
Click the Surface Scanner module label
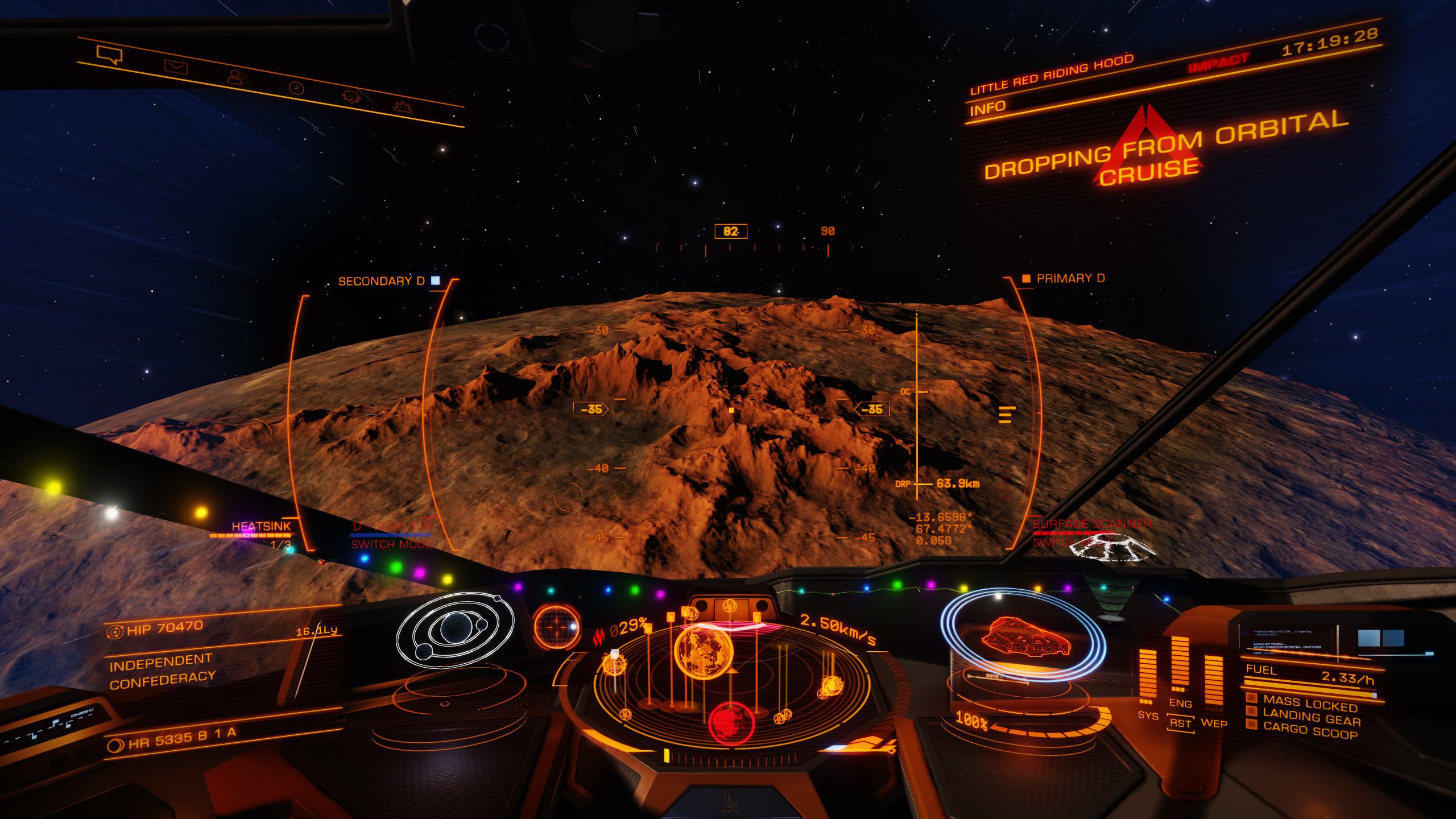1092,524
